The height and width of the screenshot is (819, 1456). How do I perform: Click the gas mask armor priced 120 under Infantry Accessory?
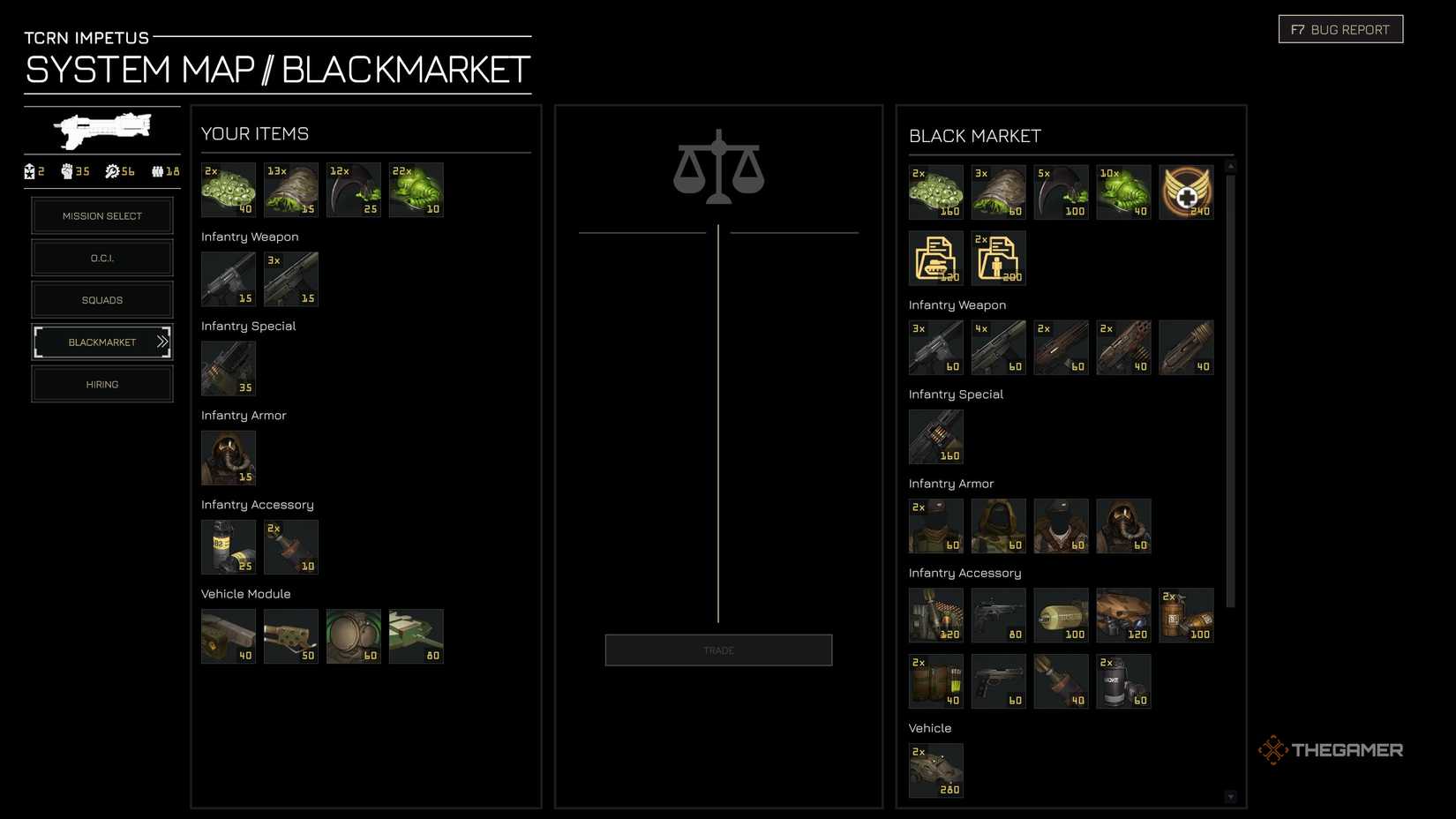point(1123,615)
